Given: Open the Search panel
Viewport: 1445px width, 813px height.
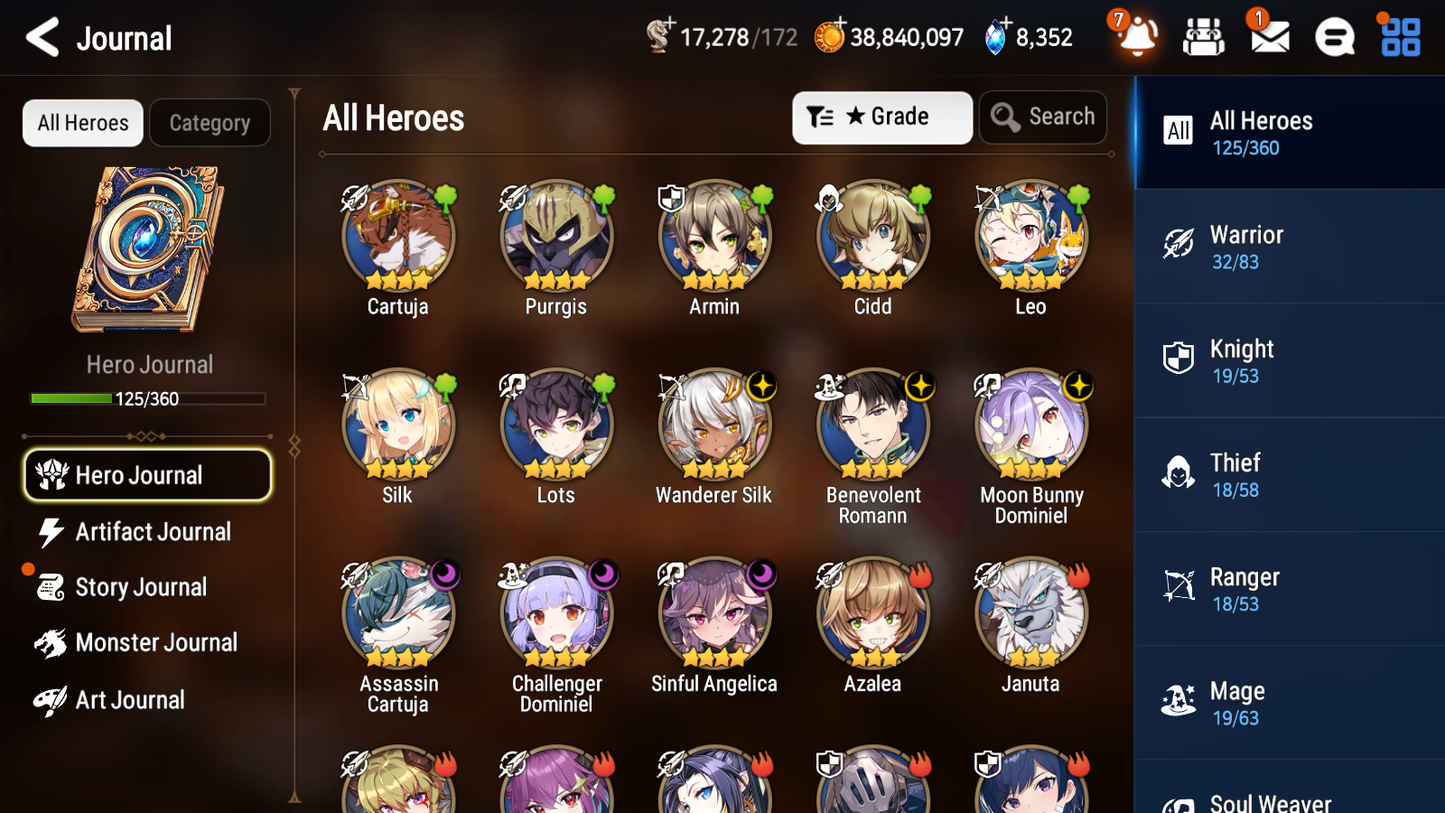Looking at the screenshot, I should click(1043, 117).
